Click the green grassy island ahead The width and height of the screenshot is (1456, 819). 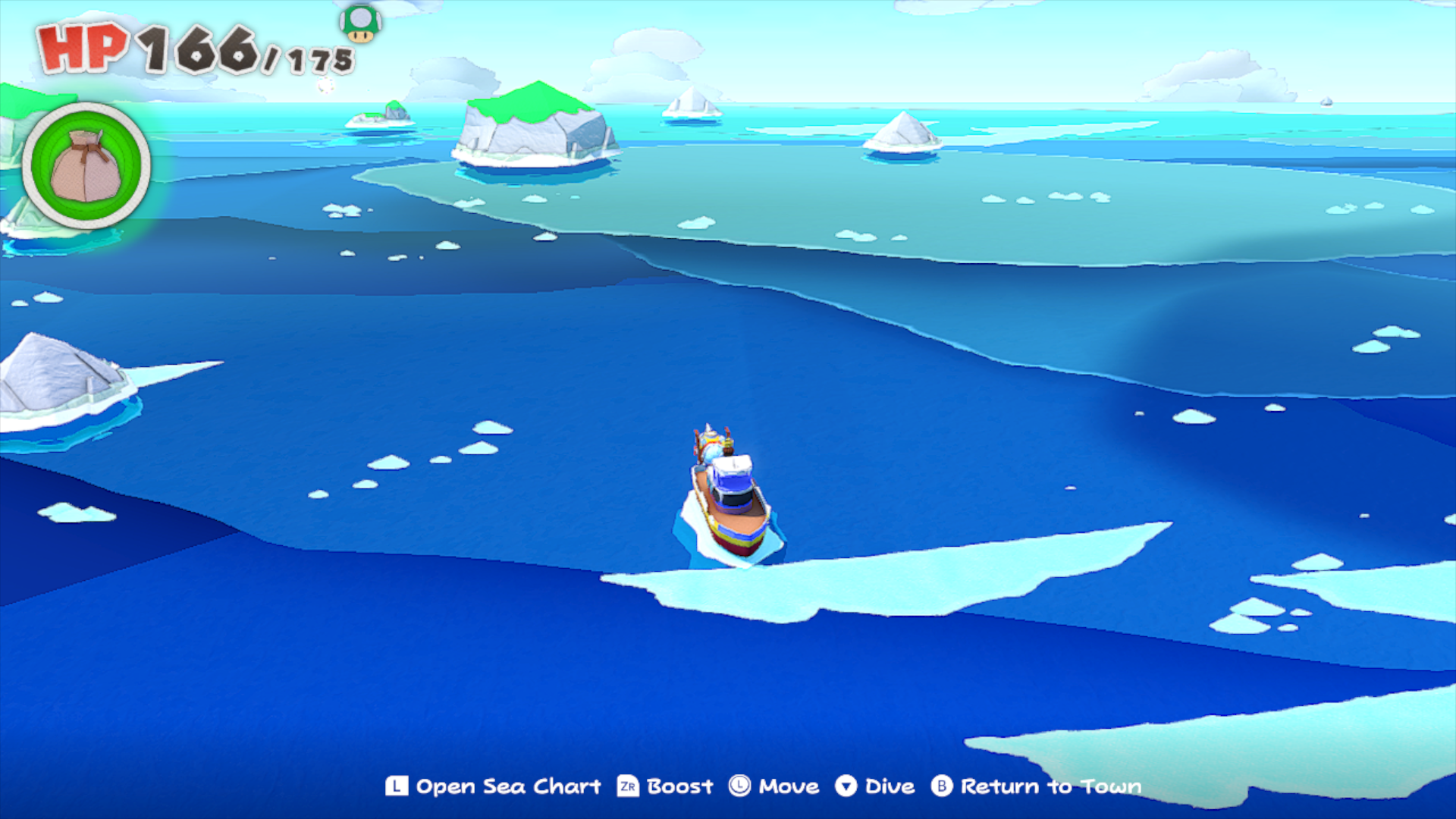(x=531, y=114)
